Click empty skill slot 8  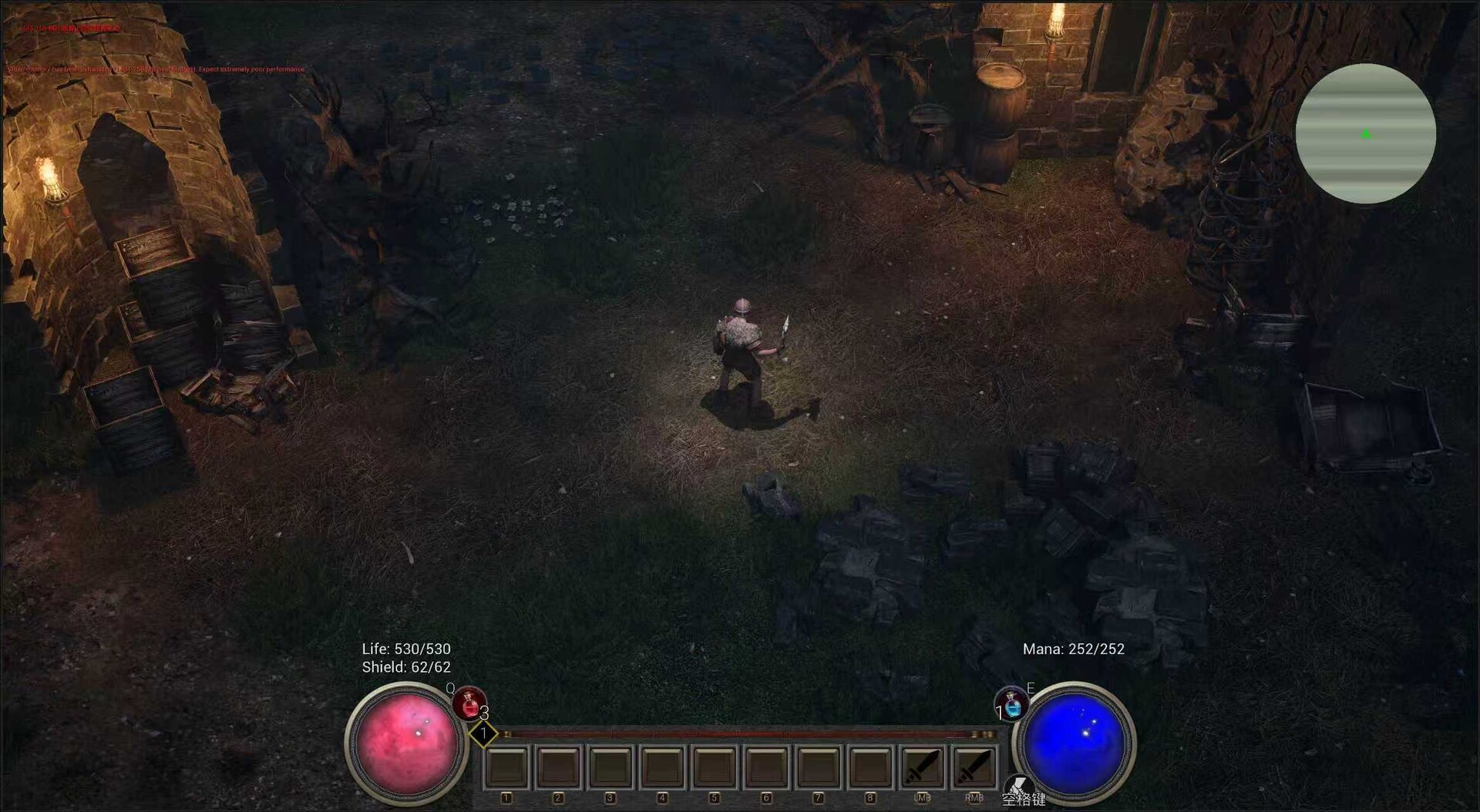(x=869, y=766)
